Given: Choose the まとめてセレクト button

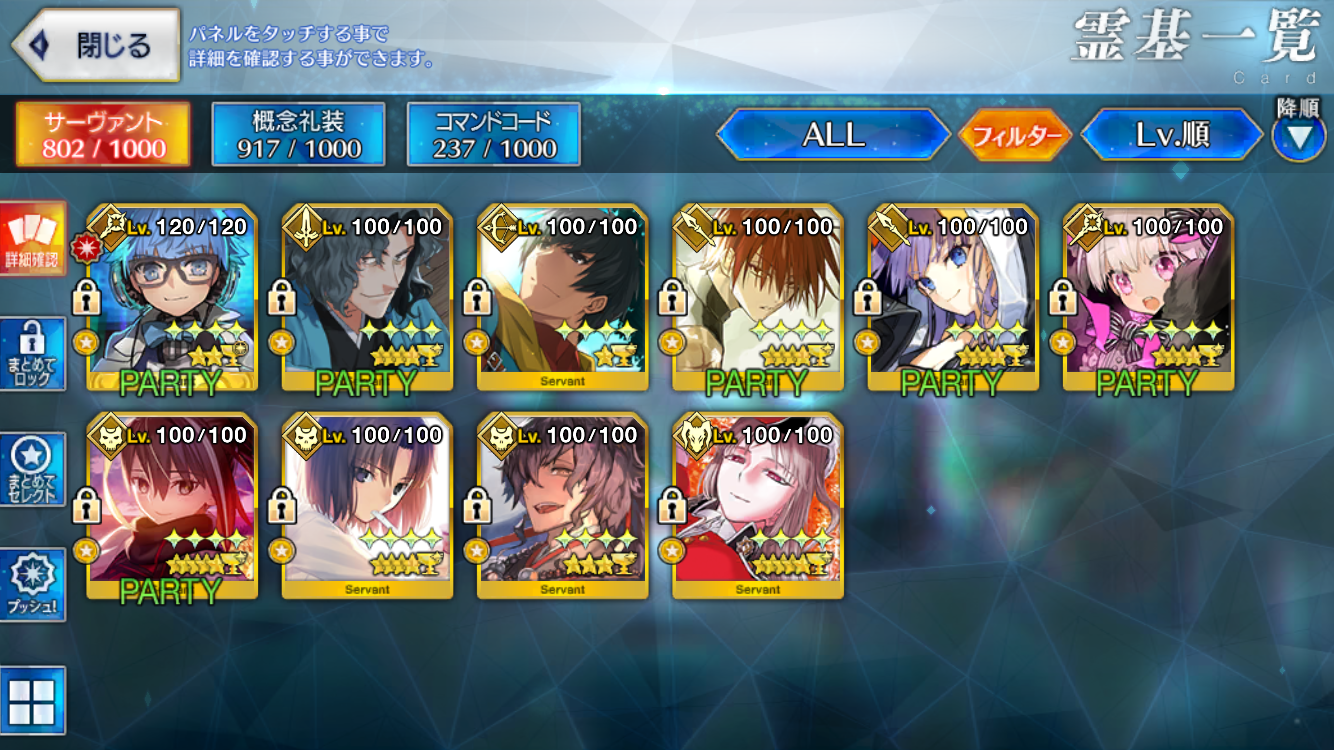Looking at the screenshot, I should click(32, 469).
